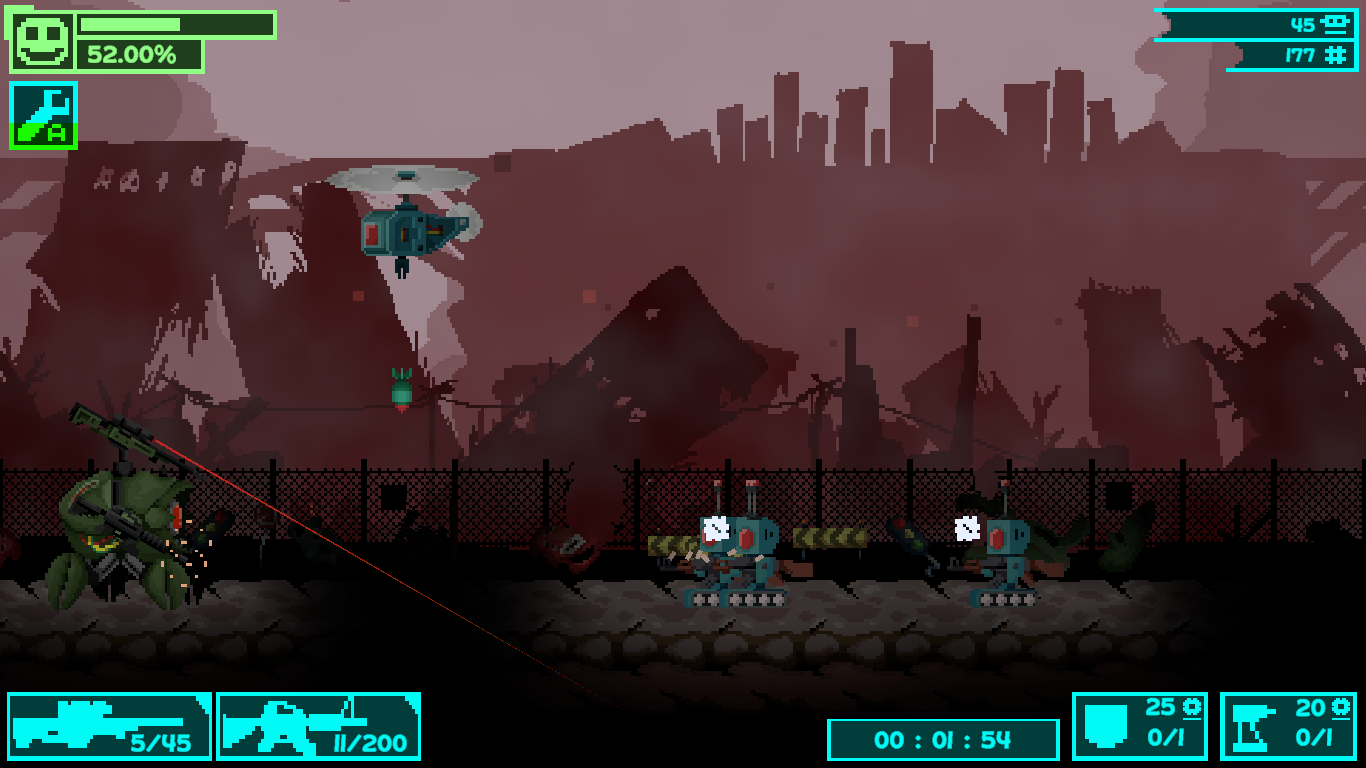This screenshot has width=1366, height=768.
Task: Choose the shield barrier build slot
Action: point(1139,726)
